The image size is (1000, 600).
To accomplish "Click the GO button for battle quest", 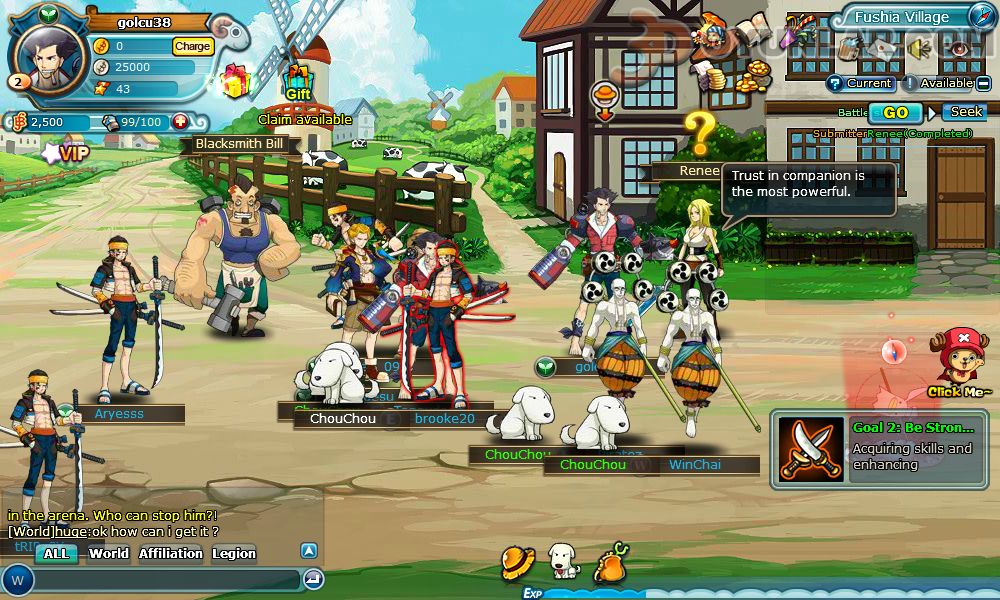I will 896,112.
